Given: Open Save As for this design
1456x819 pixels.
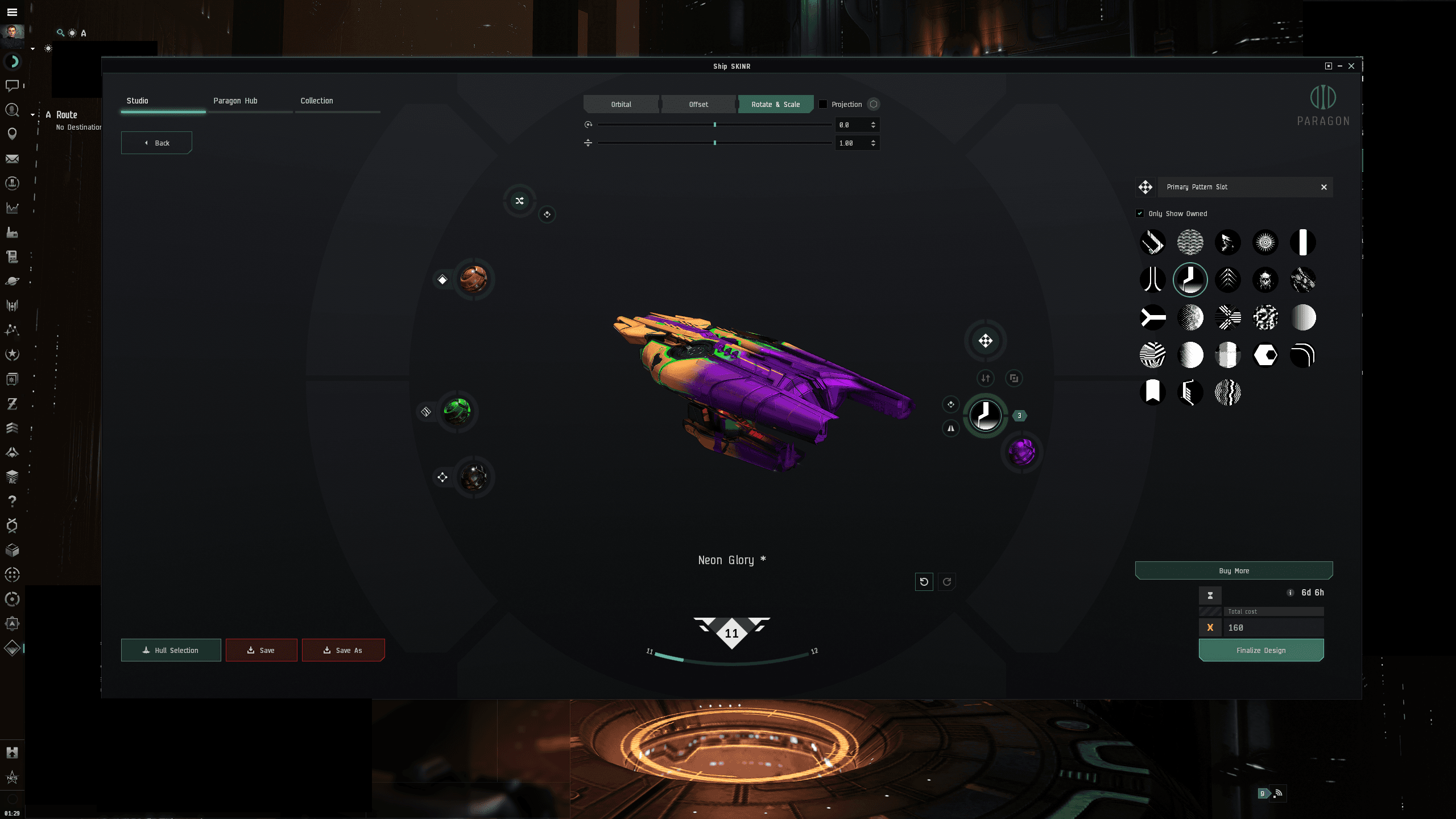Looking at the screenshot, I should tap(343, 650).
